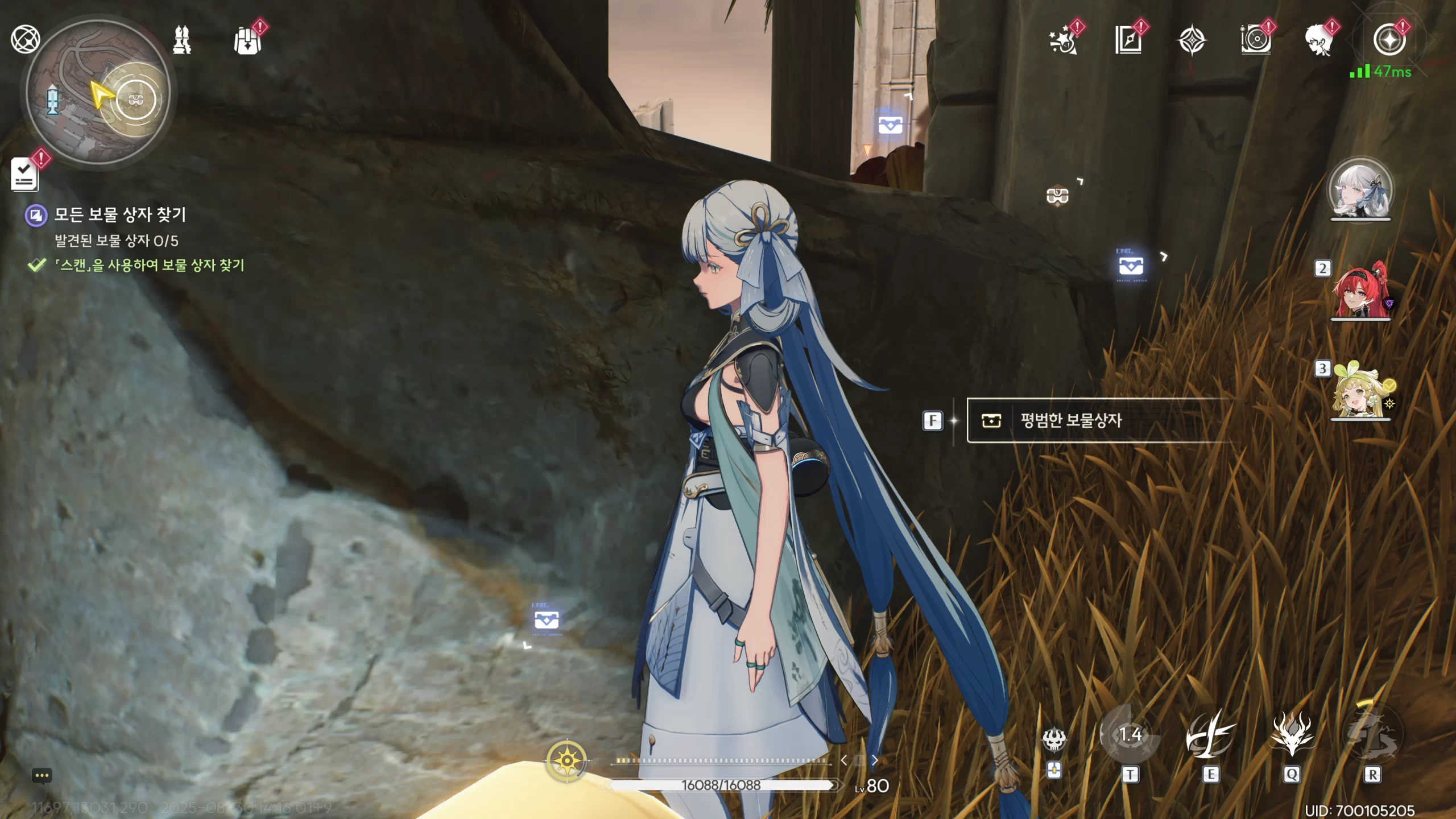Select the tracked quest 모든 보물 상자 찾기

point(119,215)
